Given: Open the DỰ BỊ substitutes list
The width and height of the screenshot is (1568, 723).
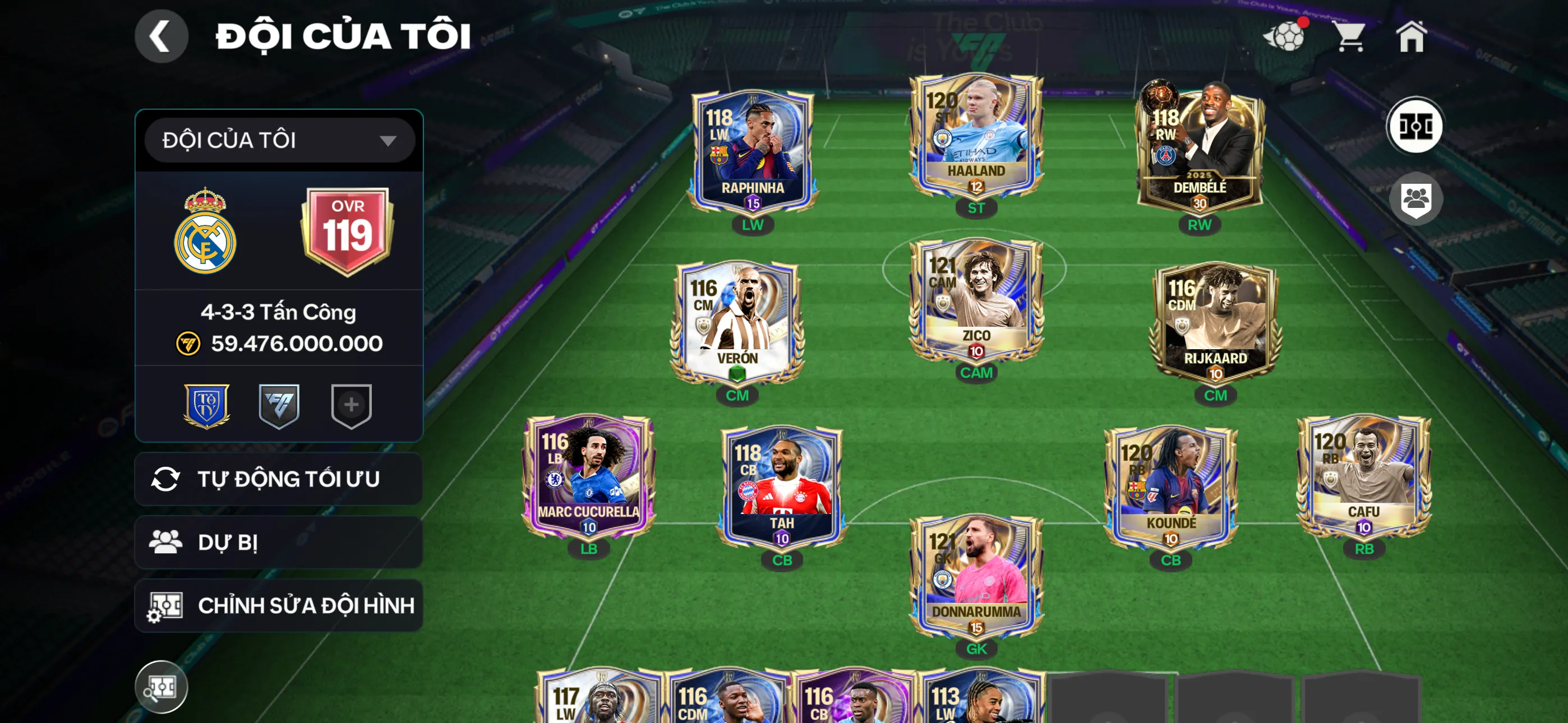Looking at the screenshot, I should (x=279, y=543).
